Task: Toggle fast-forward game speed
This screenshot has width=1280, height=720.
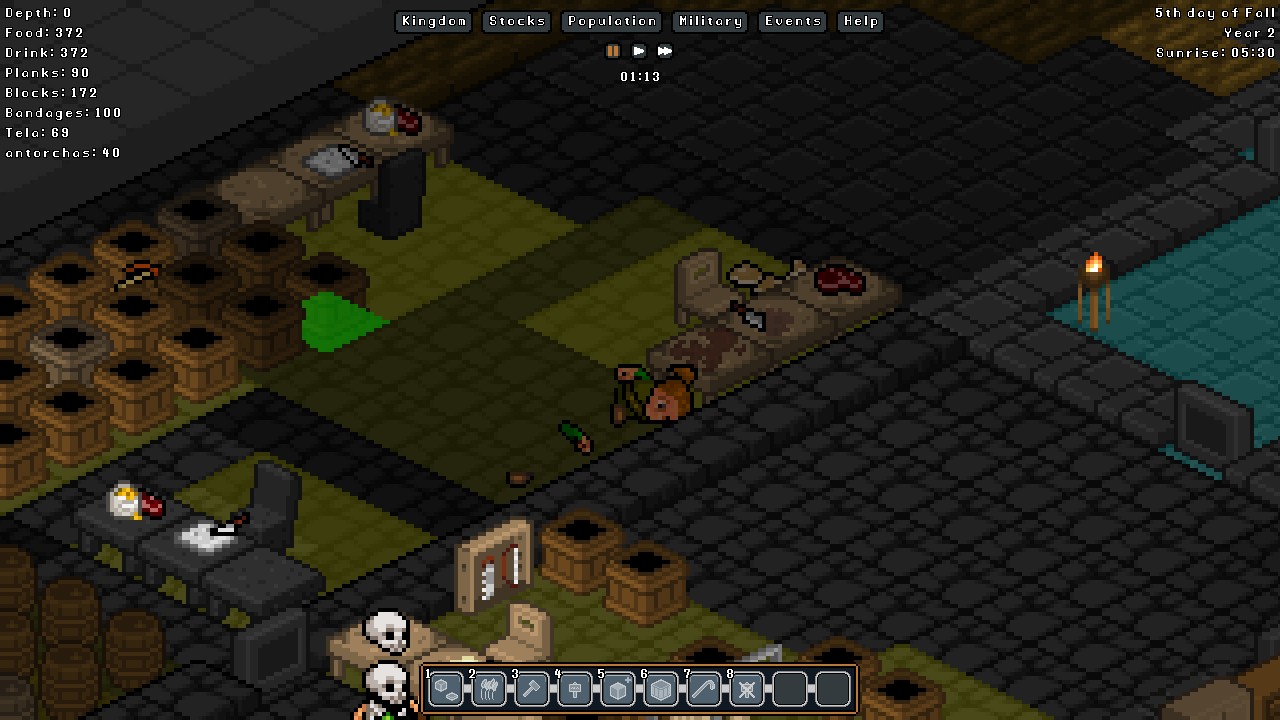Action: coord(665,51)
